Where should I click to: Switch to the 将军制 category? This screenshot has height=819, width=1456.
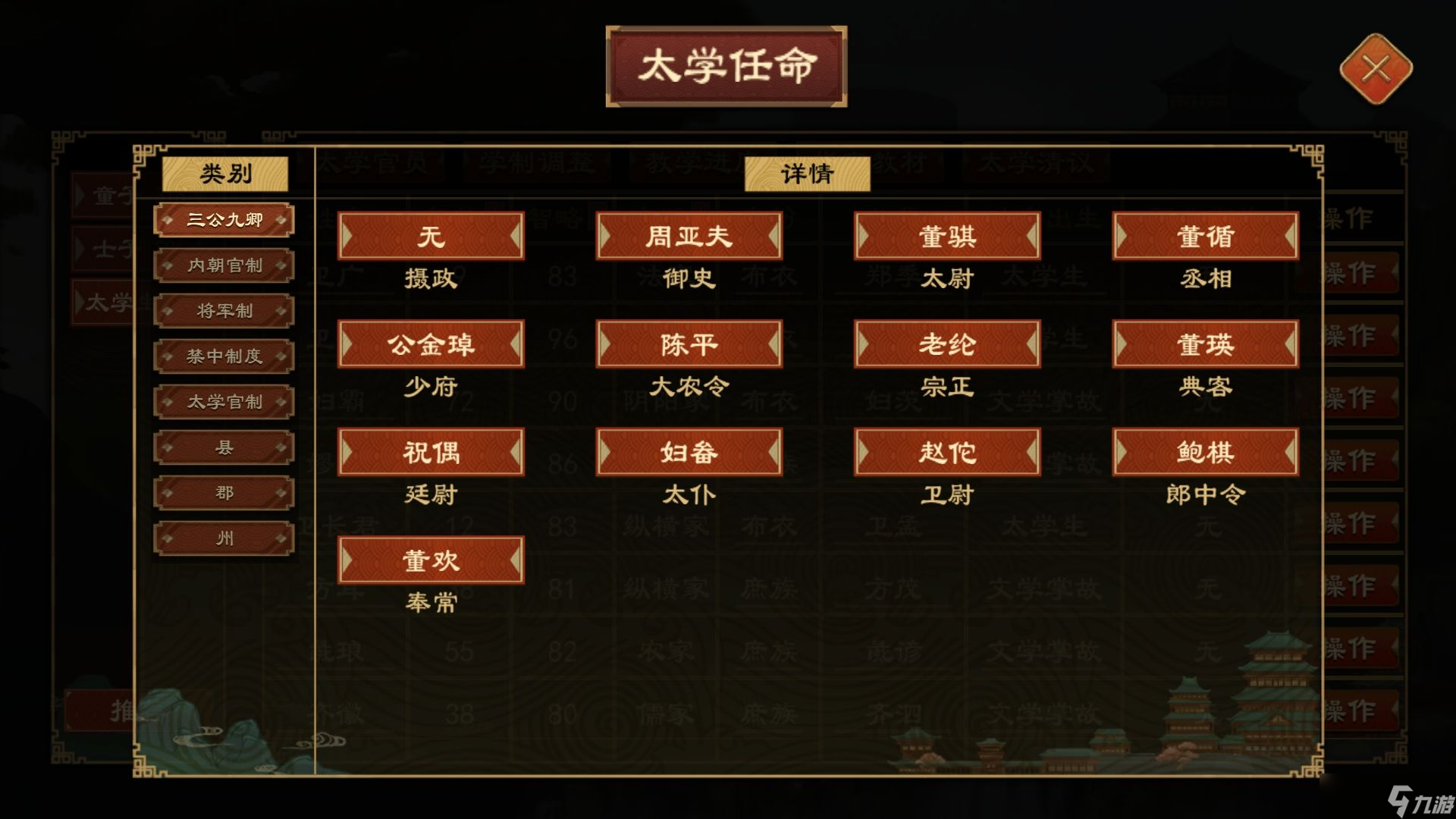click(x=224, y=310)
